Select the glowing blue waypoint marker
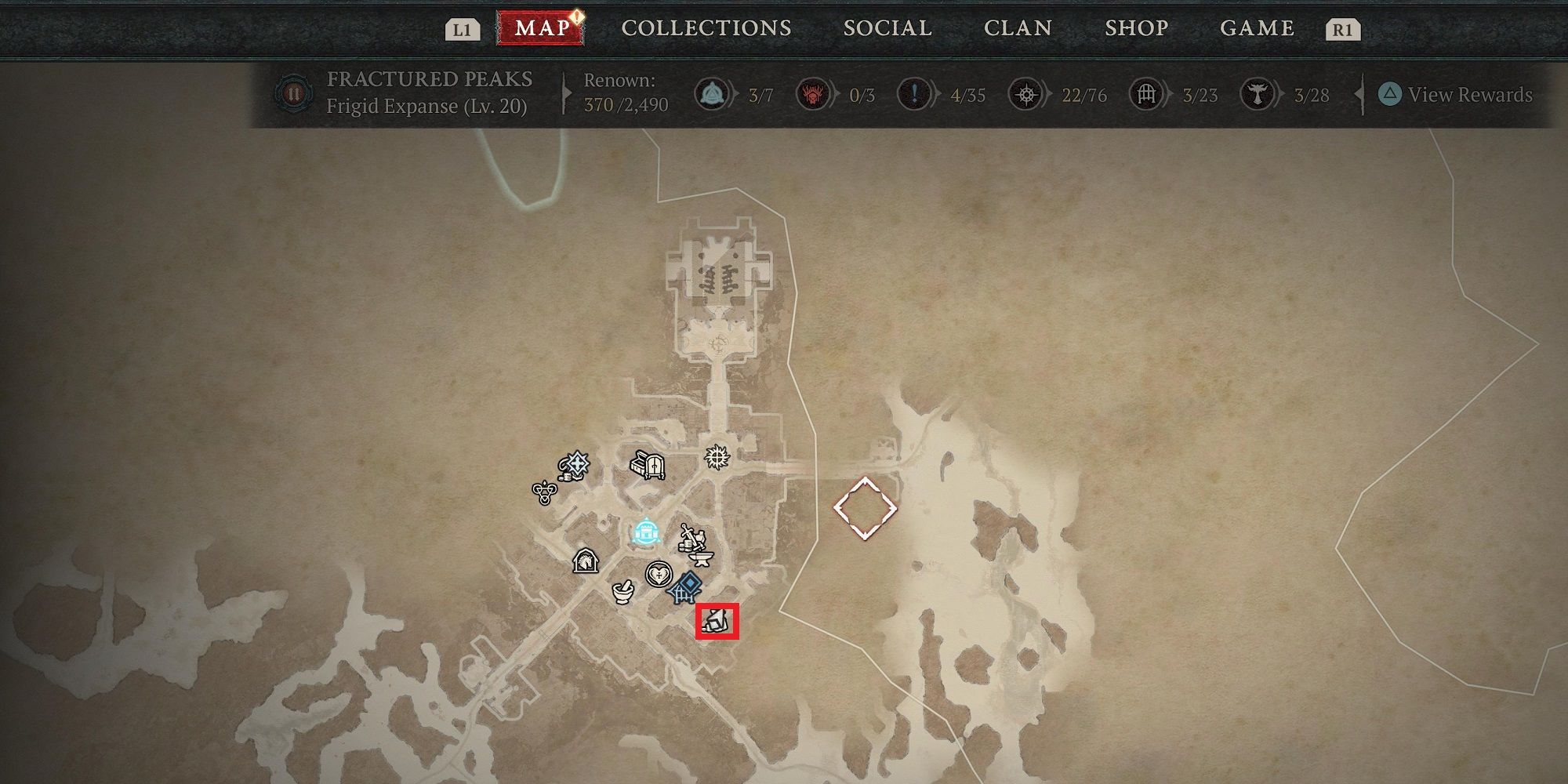The height and width of the screenshot is (784, 1568). [645, 533]
